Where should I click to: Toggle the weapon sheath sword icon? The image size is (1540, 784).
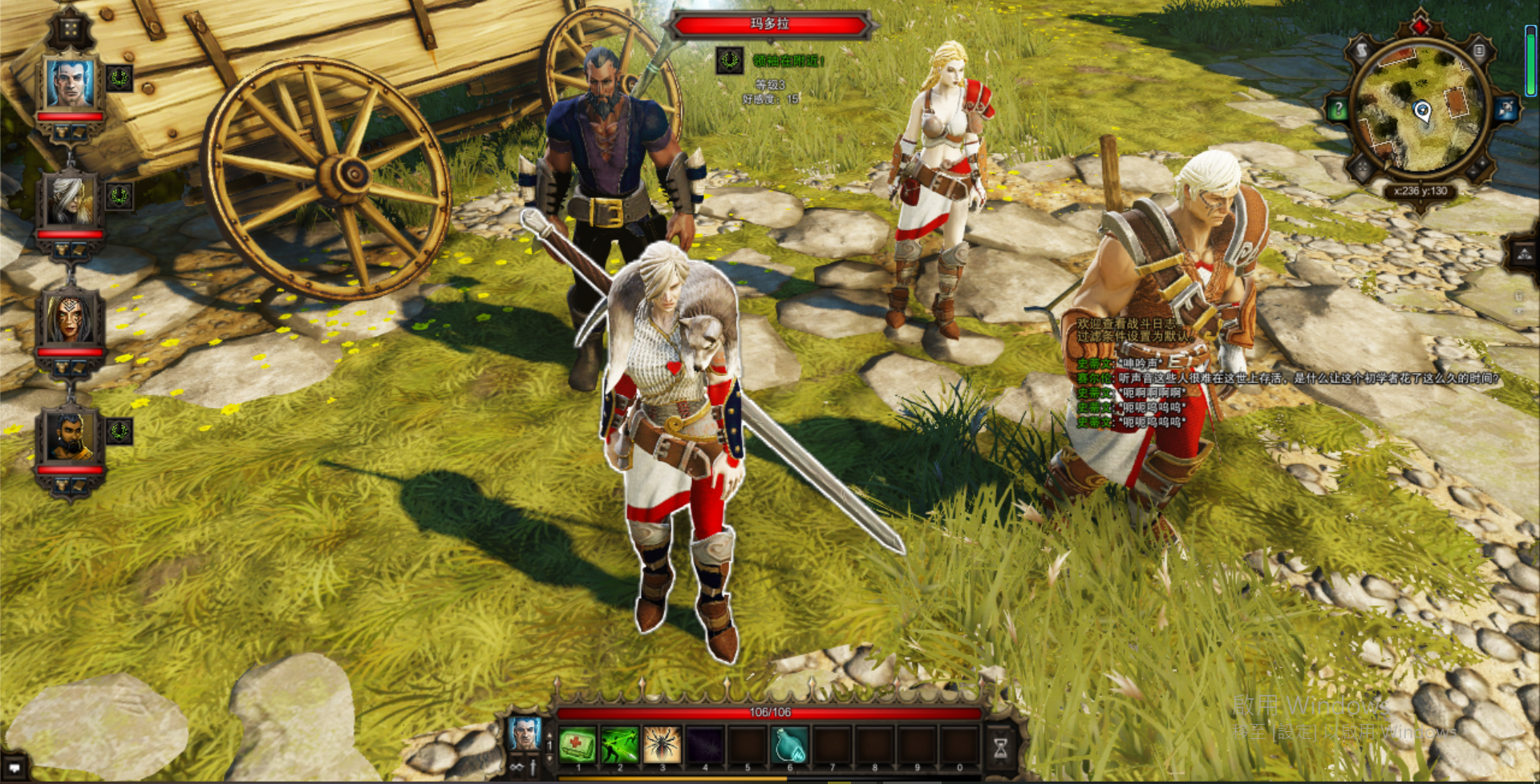pos(533,767)
